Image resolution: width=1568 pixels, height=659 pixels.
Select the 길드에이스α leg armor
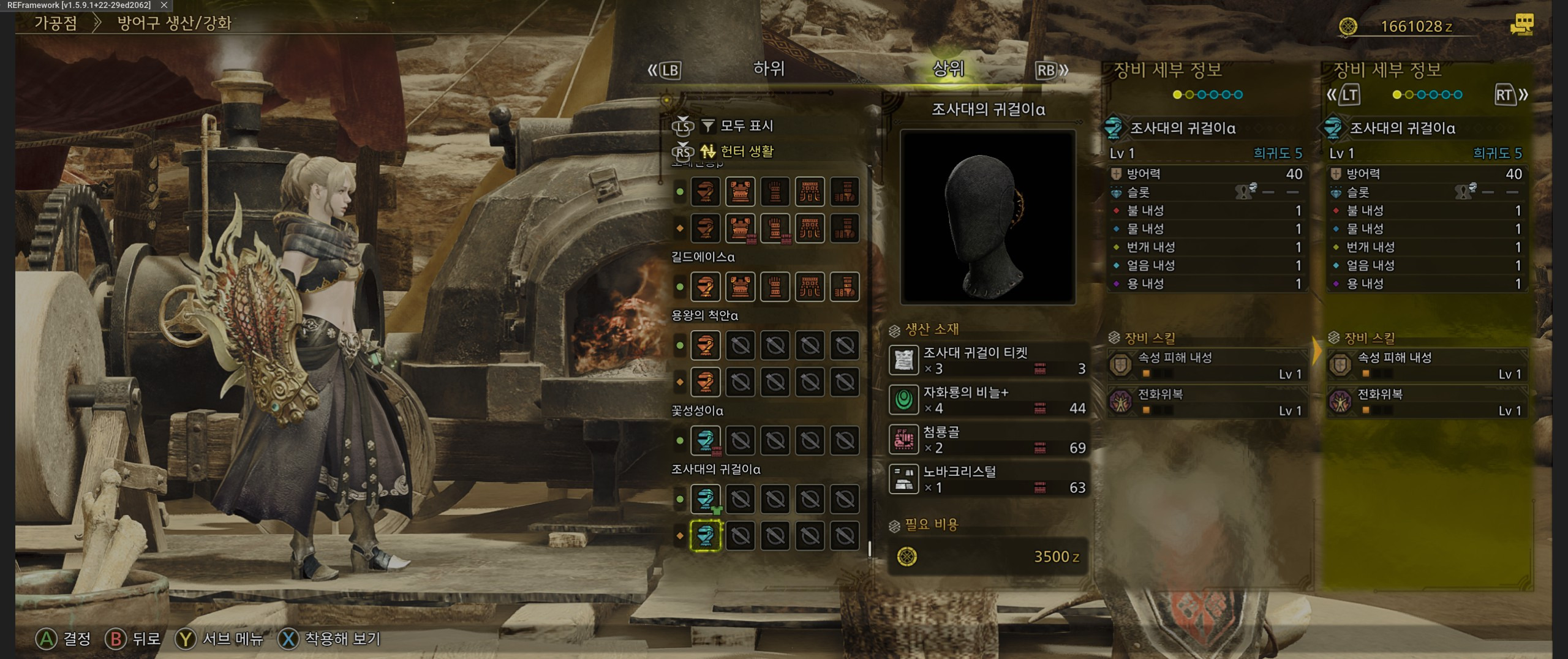click(845, 287)
